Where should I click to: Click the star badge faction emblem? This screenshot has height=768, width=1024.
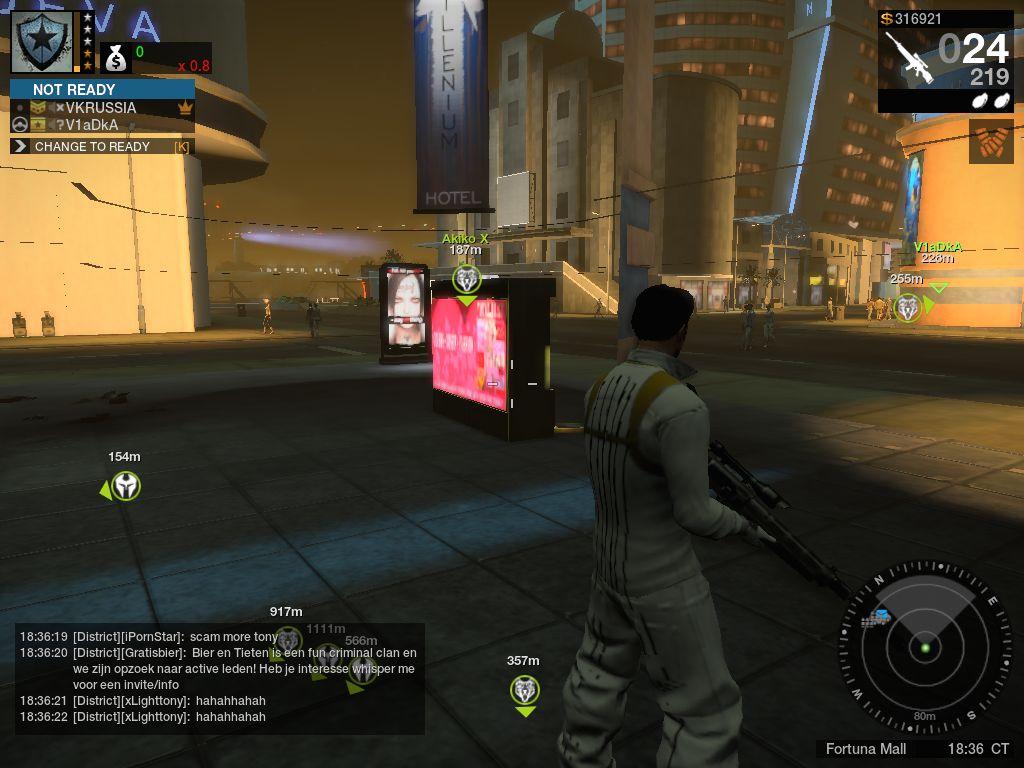click(x=41, y=41)
